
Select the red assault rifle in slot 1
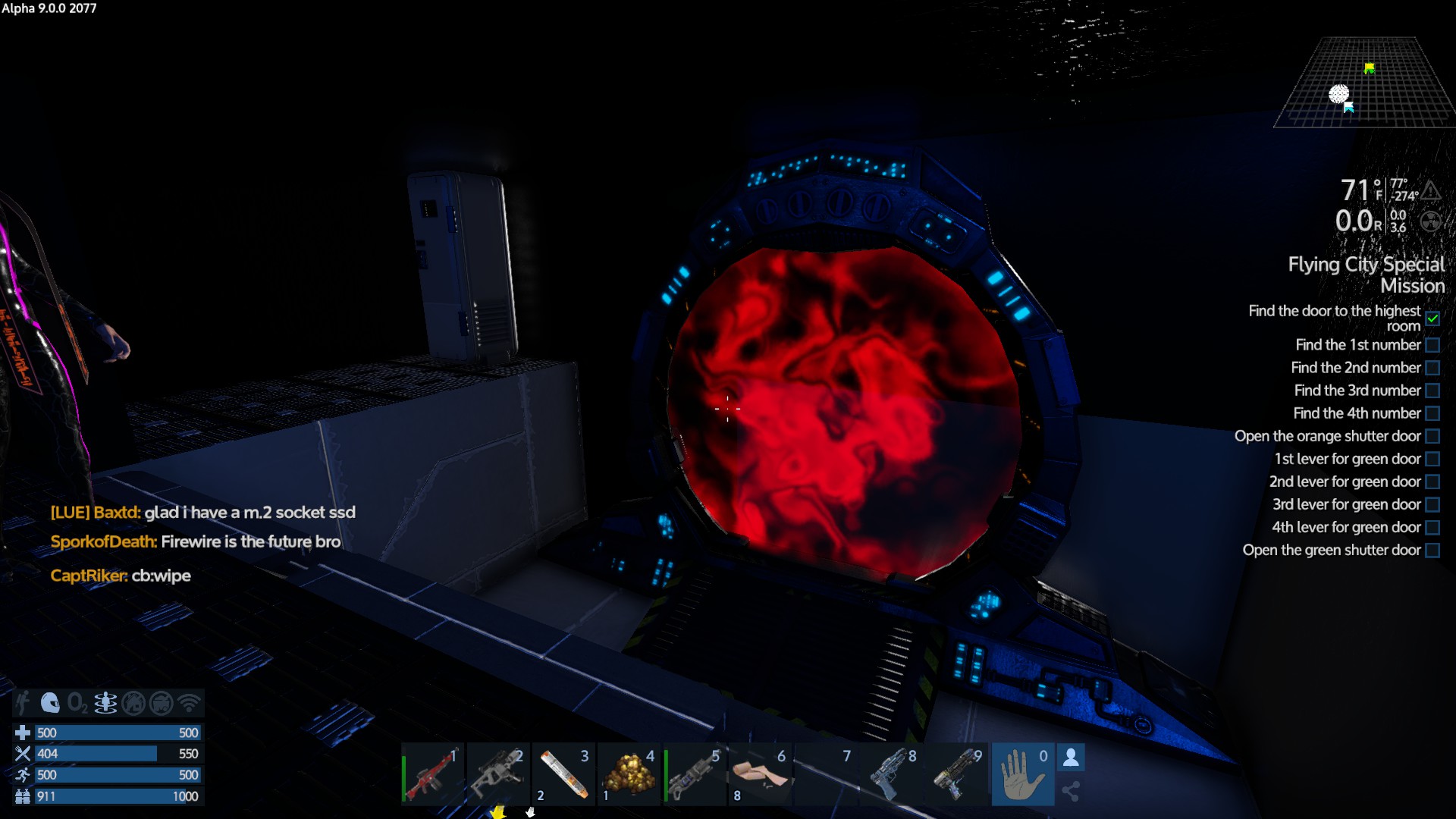[433, 775]
